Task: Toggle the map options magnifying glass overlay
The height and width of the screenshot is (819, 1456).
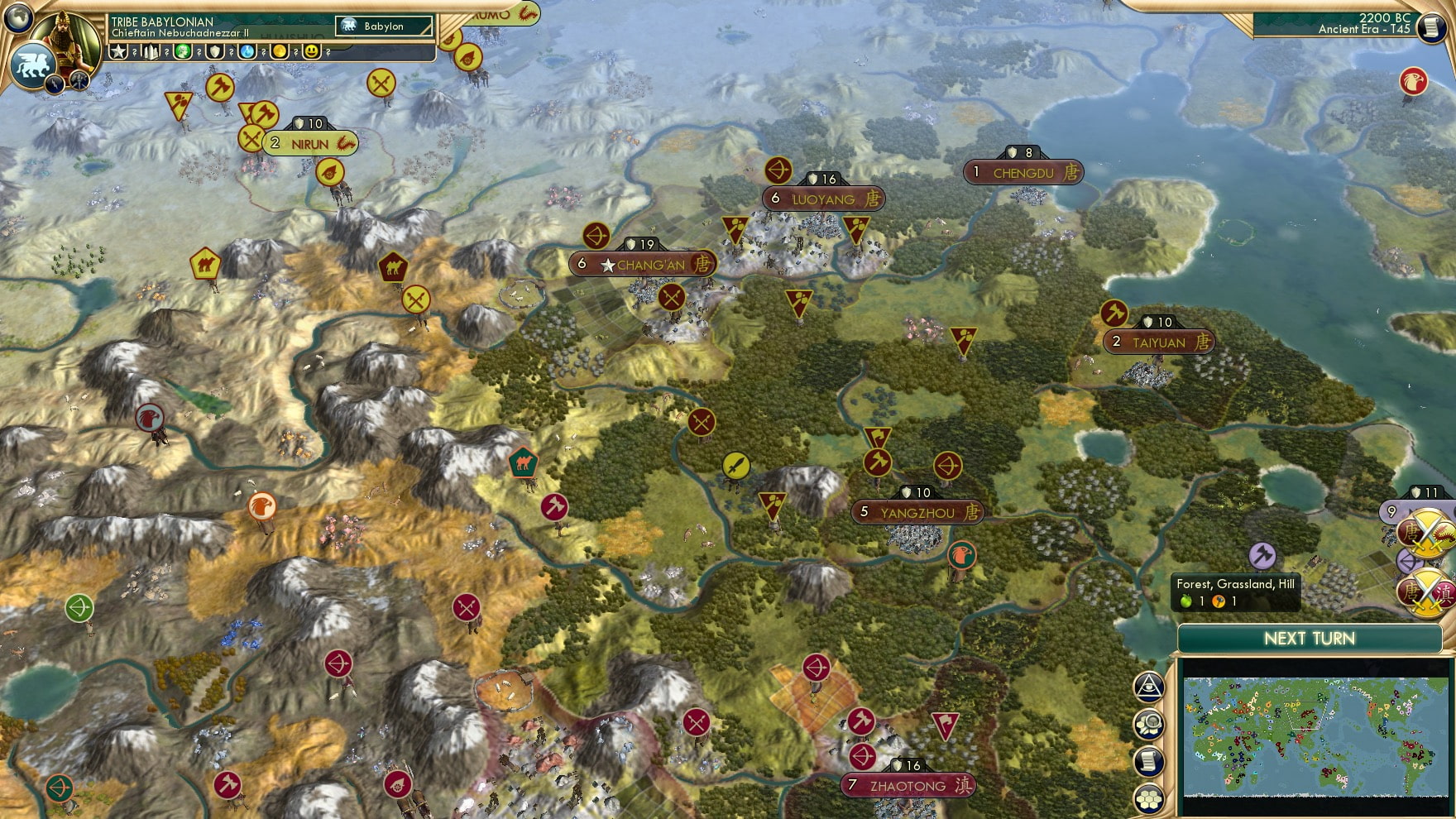Action: pos(1147,722)
